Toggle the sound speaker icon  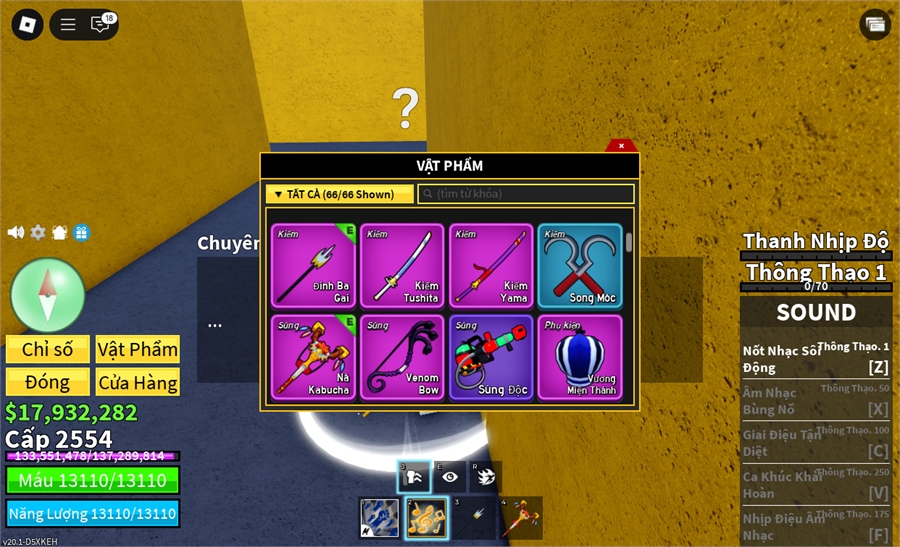[x=16, y=232]
